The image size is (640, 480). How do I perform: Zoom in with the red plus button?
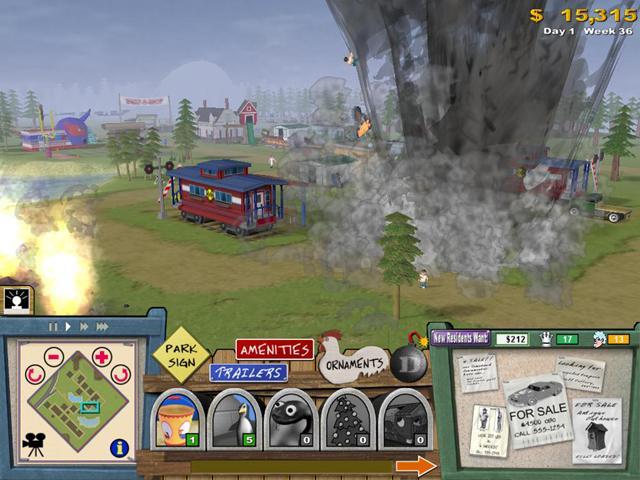tap(102, 357)
